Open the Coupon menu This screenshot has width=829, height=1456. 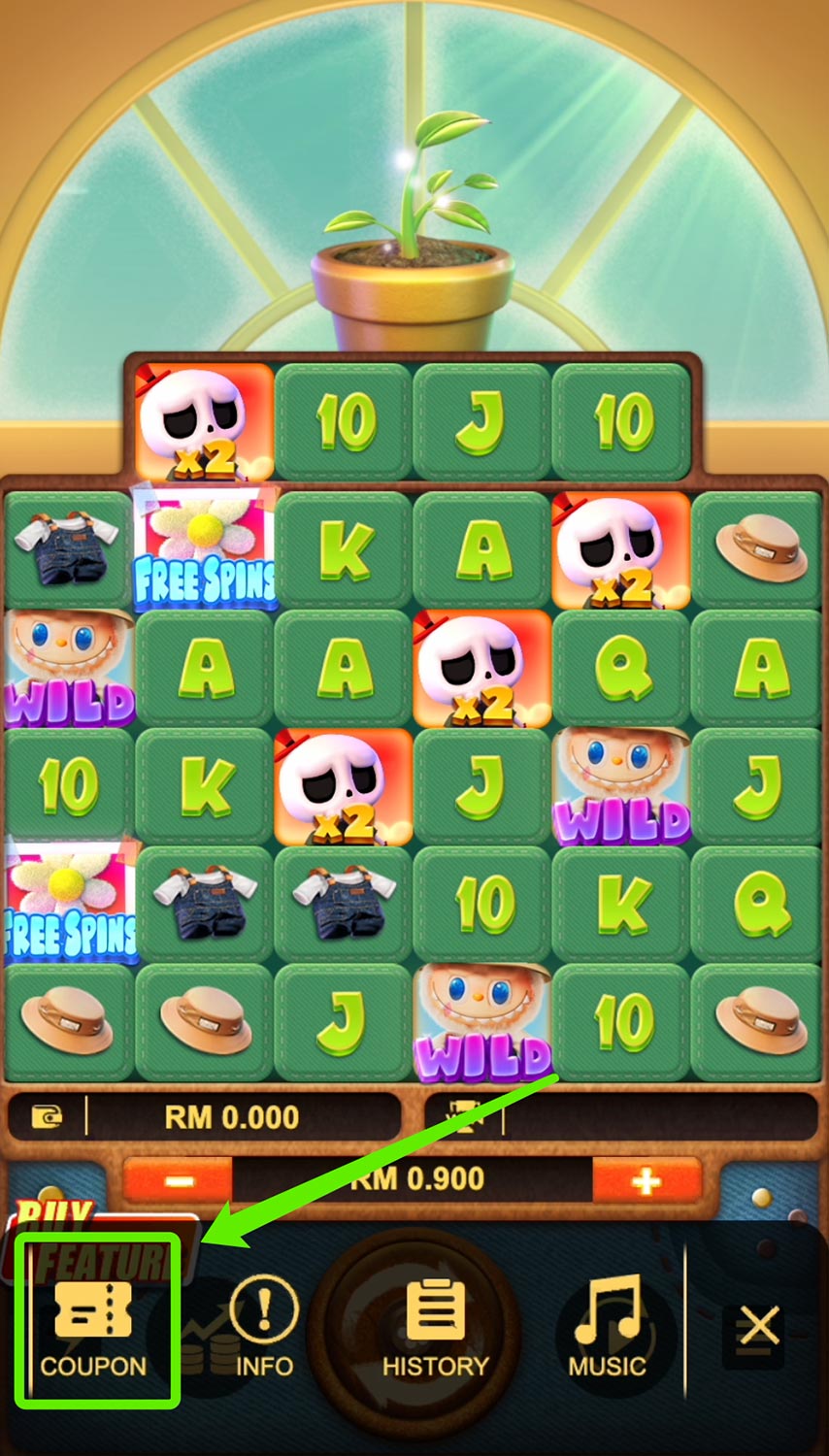(x=94, y=1325)
